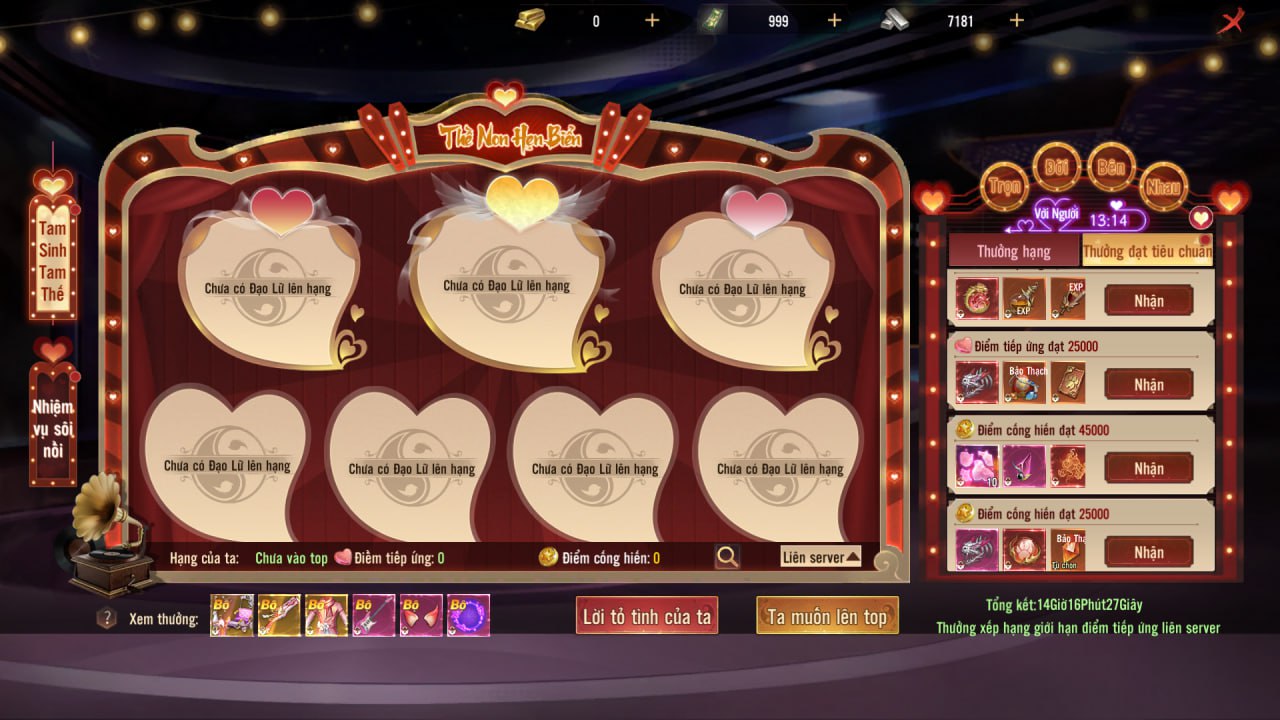Image resolution: width=1280 pixels, height=720 pixels.
Task: Click the magnifying glass search icon
Action: point(727,557)
